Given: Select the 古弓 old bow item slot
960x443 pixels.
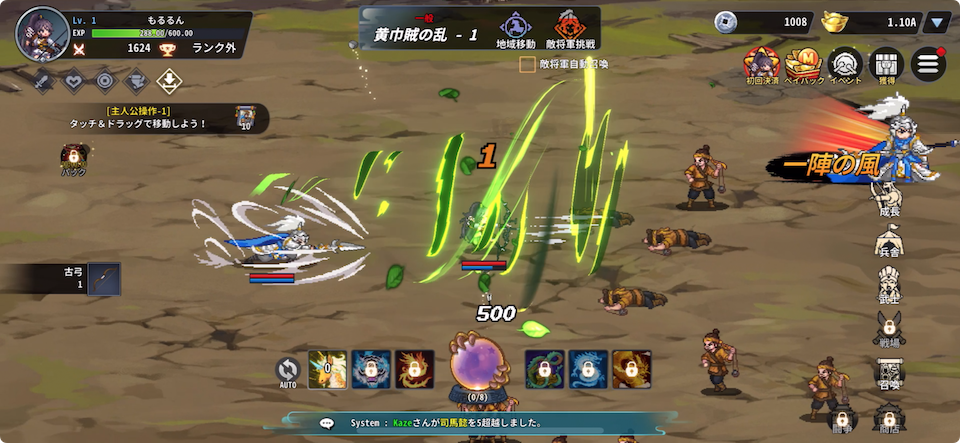Looking at the screenshot, I should coord(103,279).
